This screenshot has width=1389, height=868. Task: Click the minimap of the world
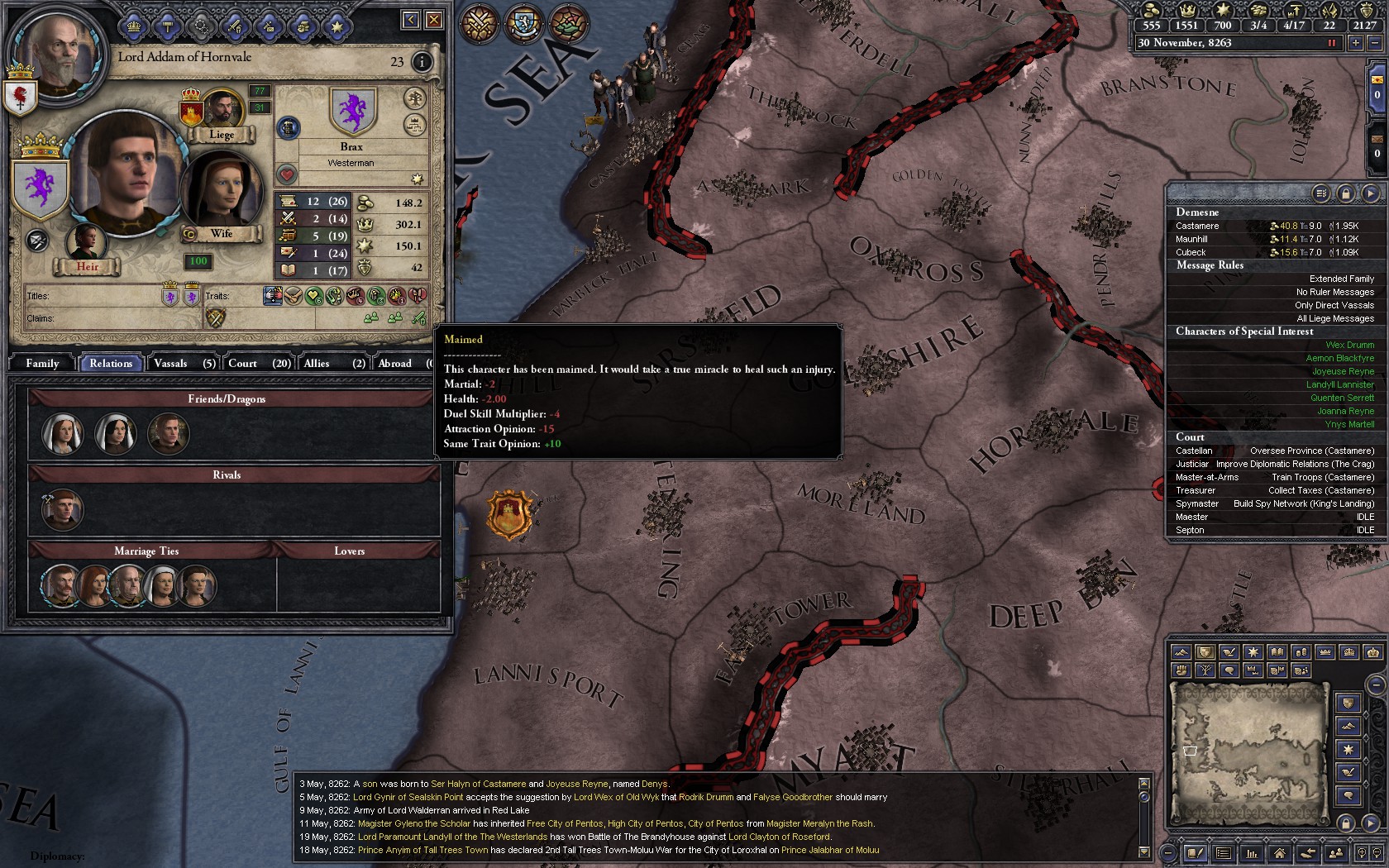1248,751
